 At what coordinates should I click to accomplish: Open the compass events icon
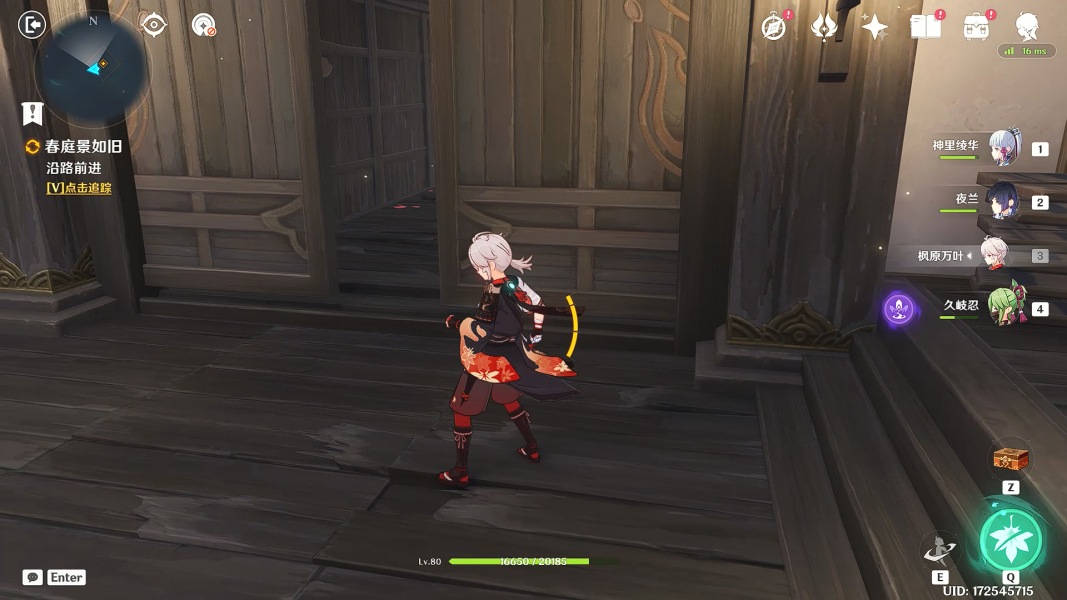773,27
